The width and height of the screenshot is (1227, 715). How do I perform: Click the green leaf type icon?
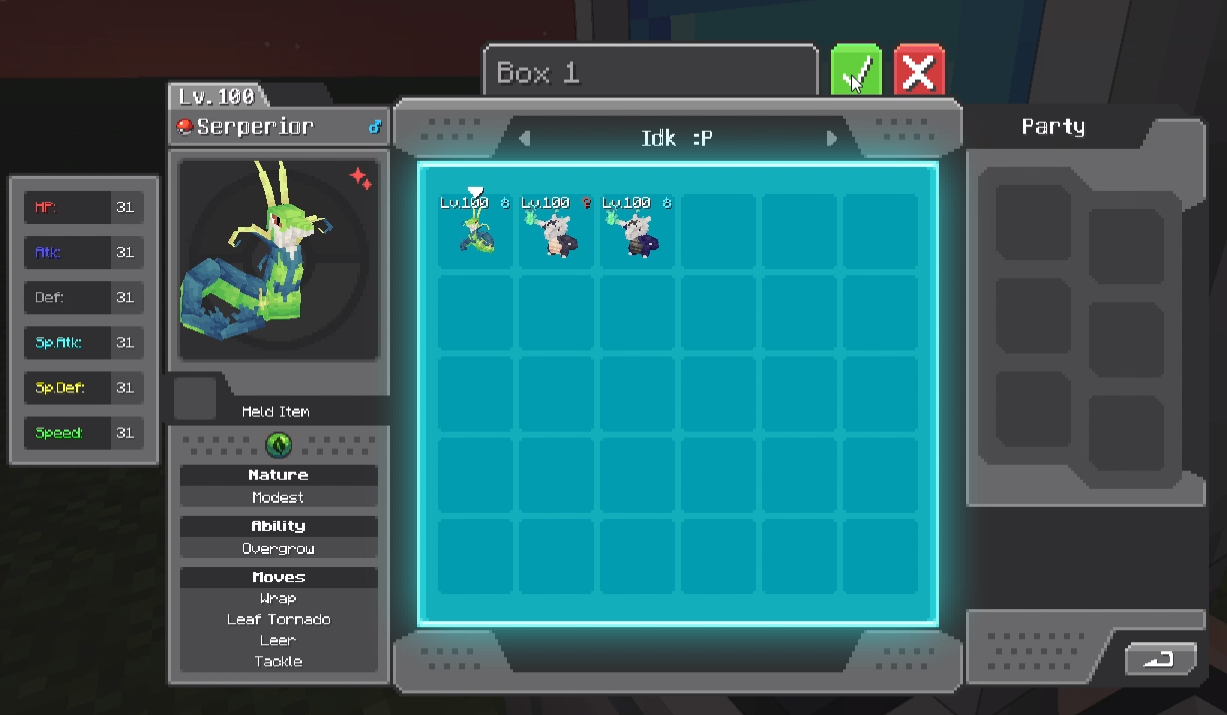278,445
